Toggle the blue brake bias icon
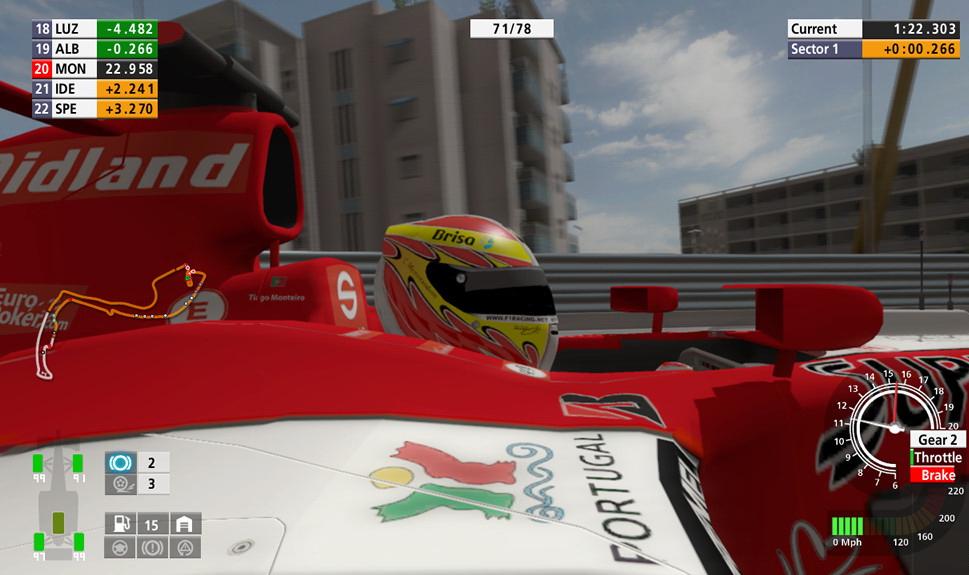 coord(120,463)
